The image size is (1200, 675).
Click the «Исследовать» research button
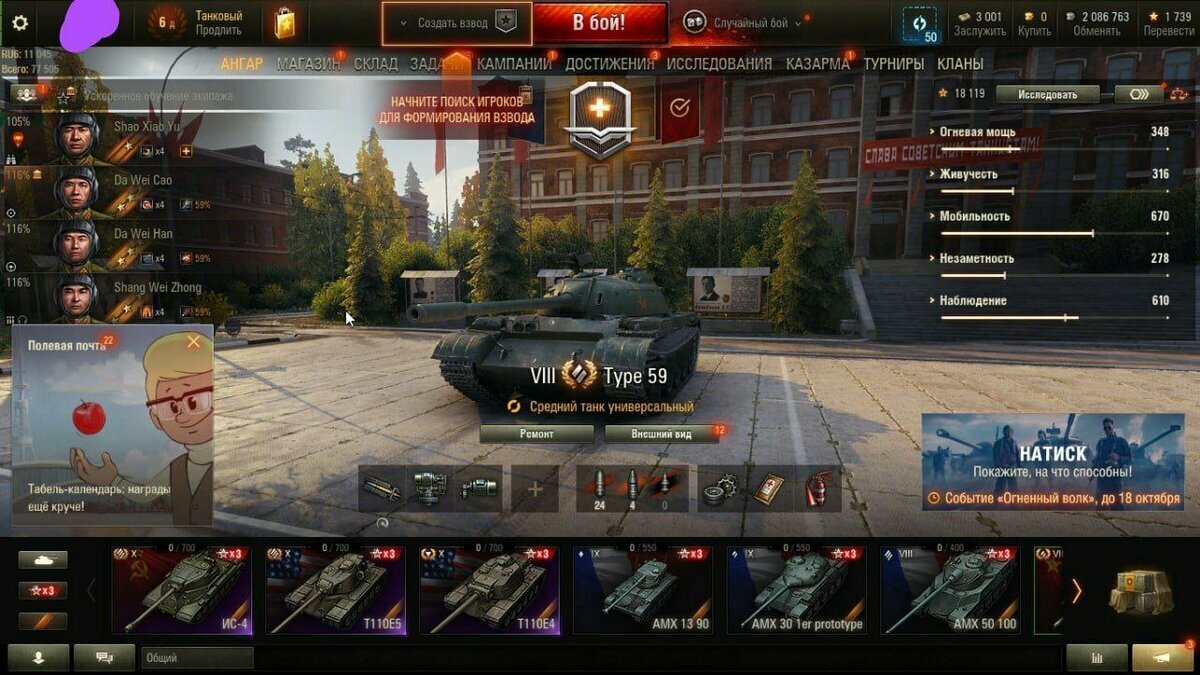tap(1048, 94)
